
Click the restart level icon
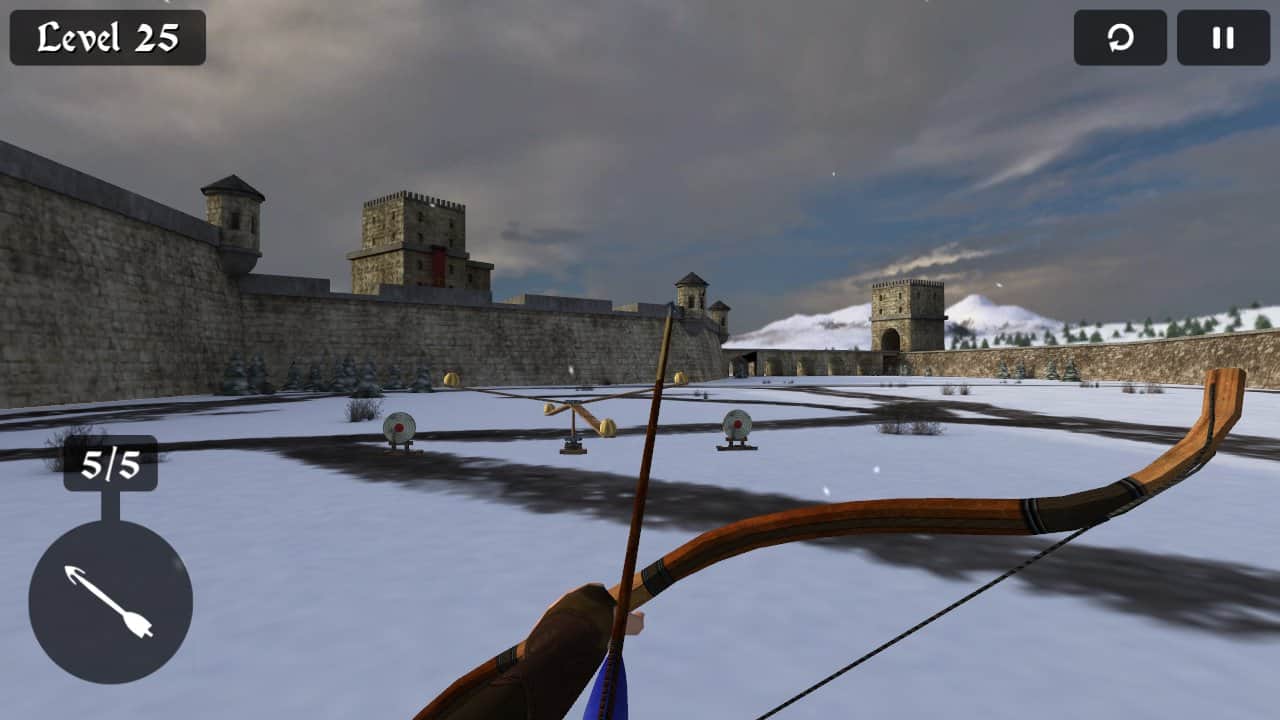pos(1119,39)
